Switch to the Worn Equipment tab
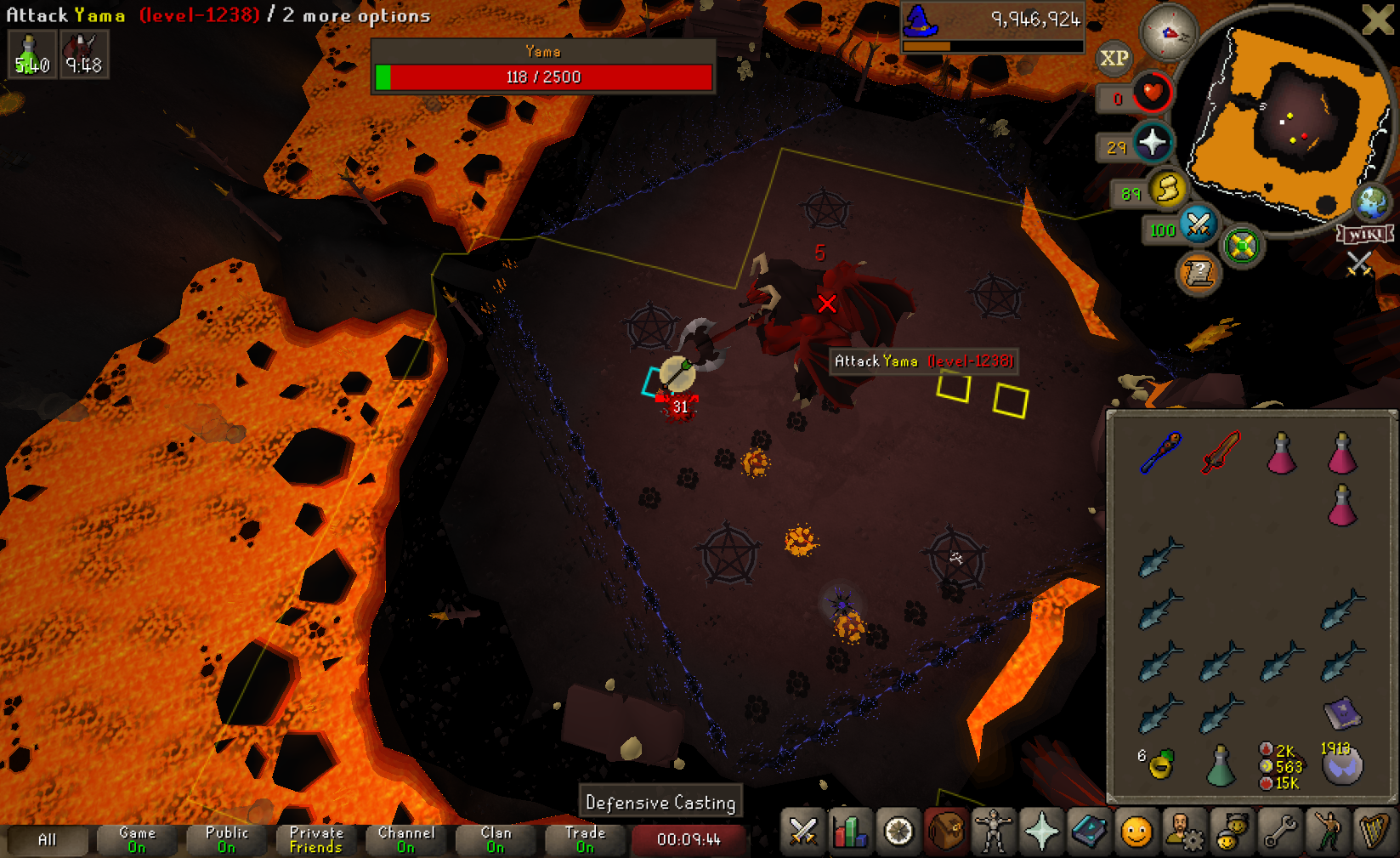Image resolution: width=1400 pixels, height=858 pixels. [x=993, y=832]
